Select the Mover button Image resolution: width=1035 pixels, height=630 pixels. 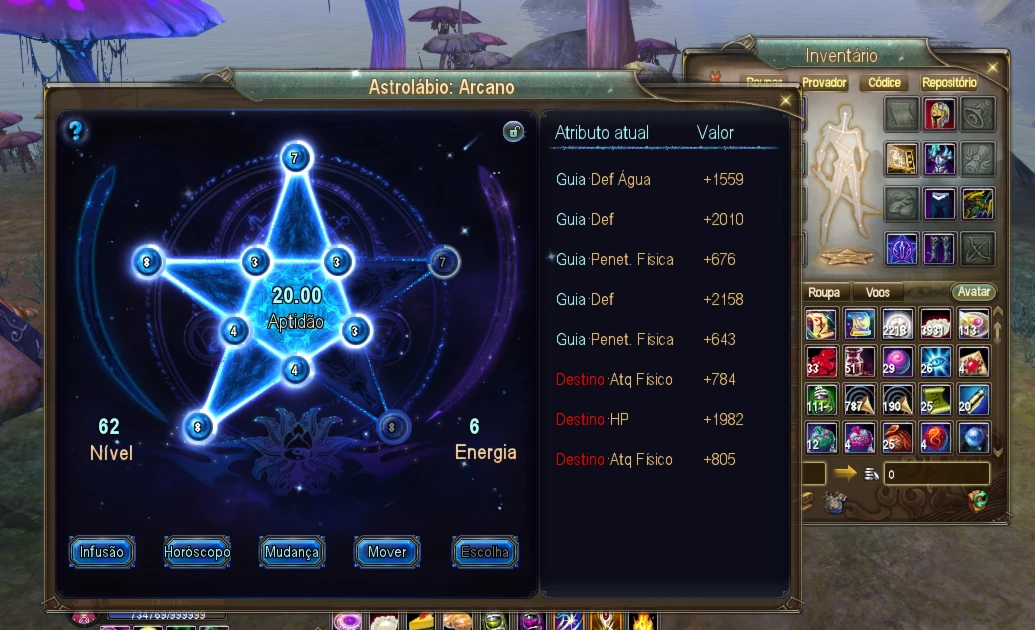click(x=387, y=552)
